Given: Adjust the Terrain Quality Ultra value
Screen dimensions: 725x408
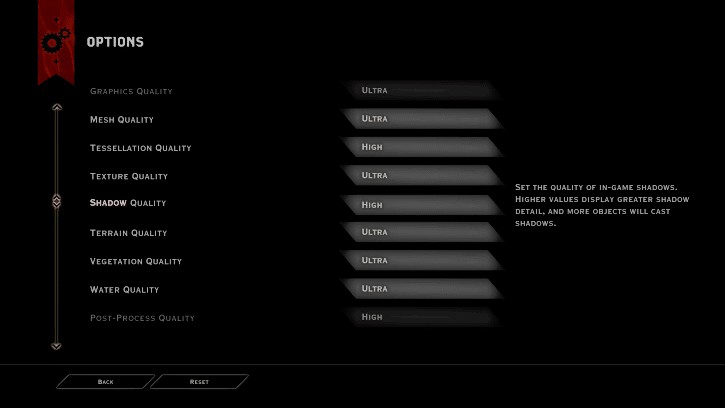Looking at the screenshot, I should coord(420,232).
